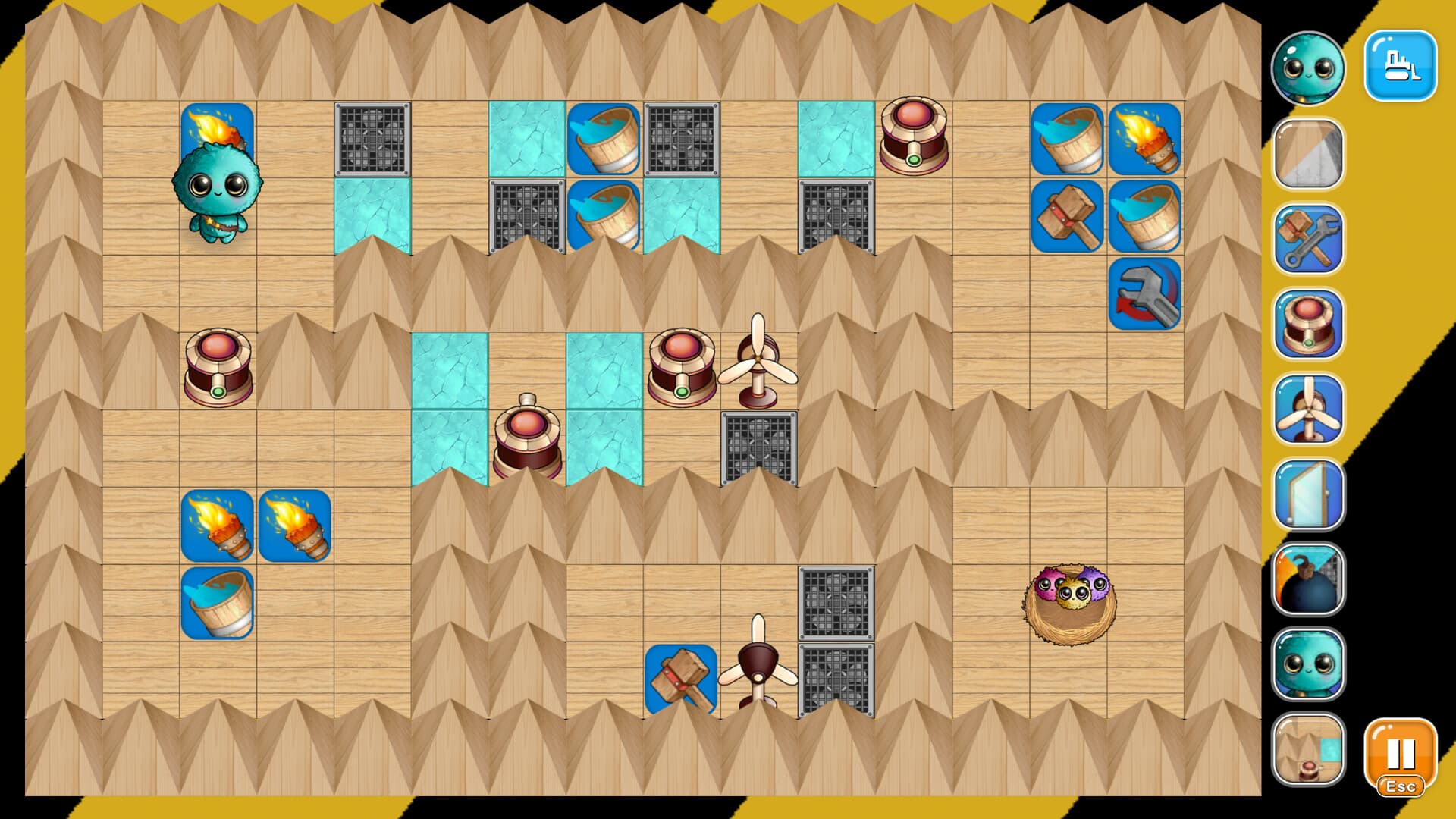Select the bulldozer clear tool

pyautogui.click(x=1401, y=67)
